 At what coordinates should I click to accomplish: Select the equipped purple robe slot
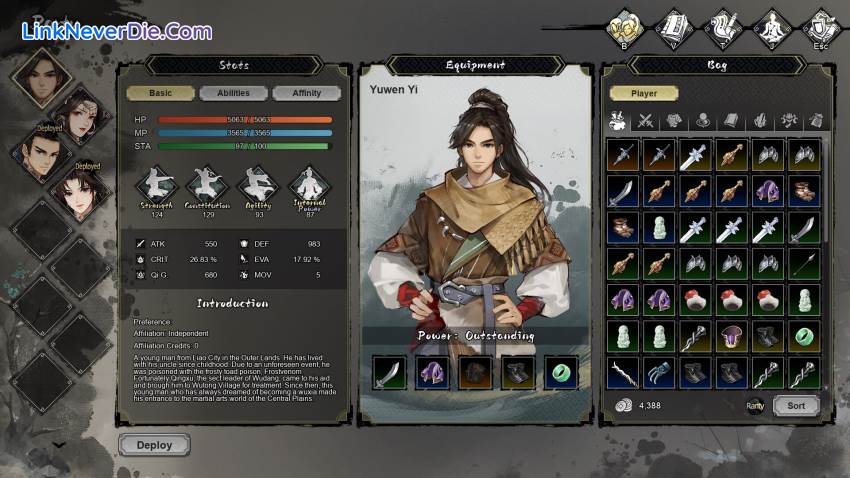[433, 373]
